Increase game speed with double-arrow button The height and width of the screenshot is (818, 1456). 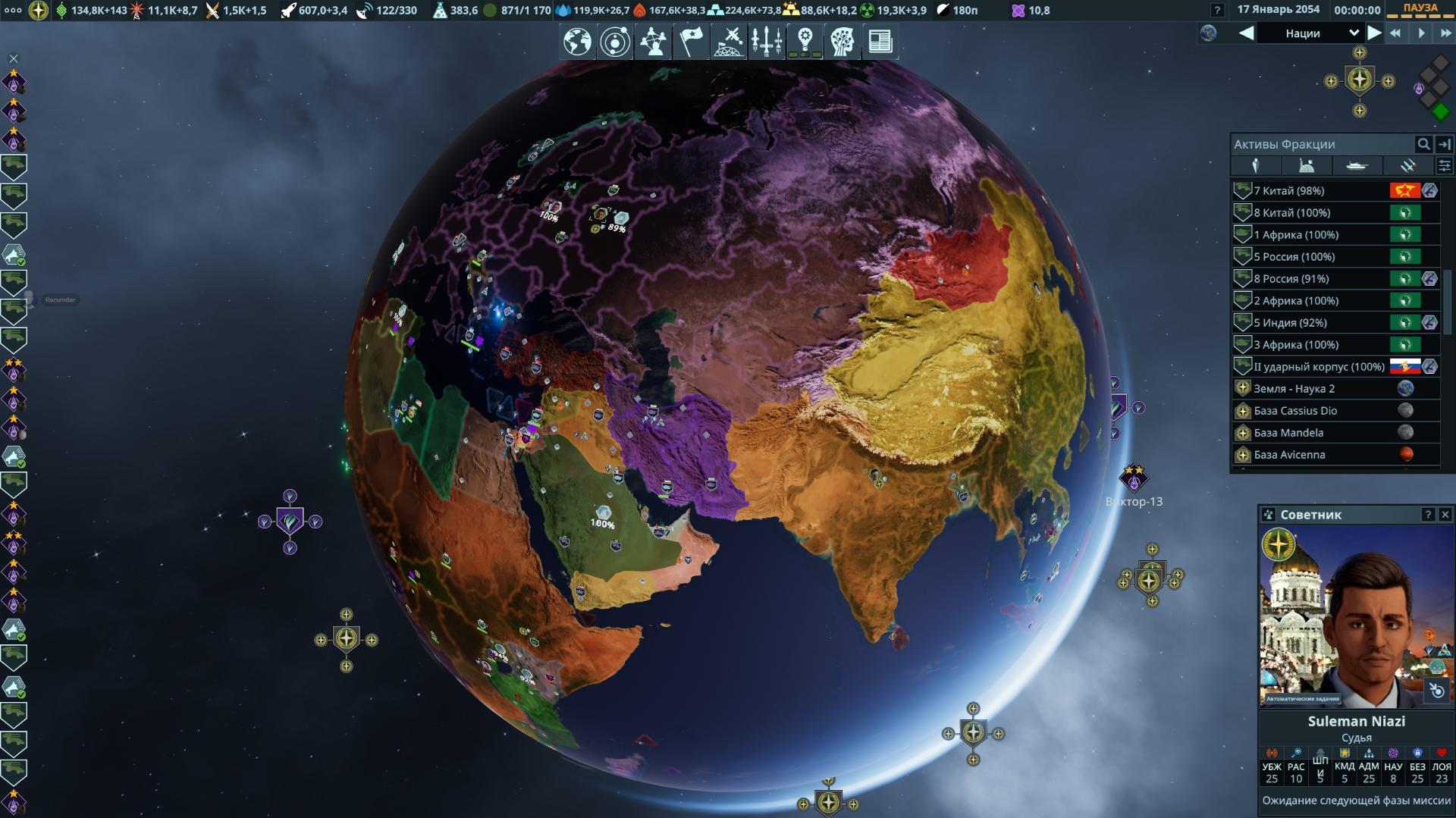click(1445, 33)
